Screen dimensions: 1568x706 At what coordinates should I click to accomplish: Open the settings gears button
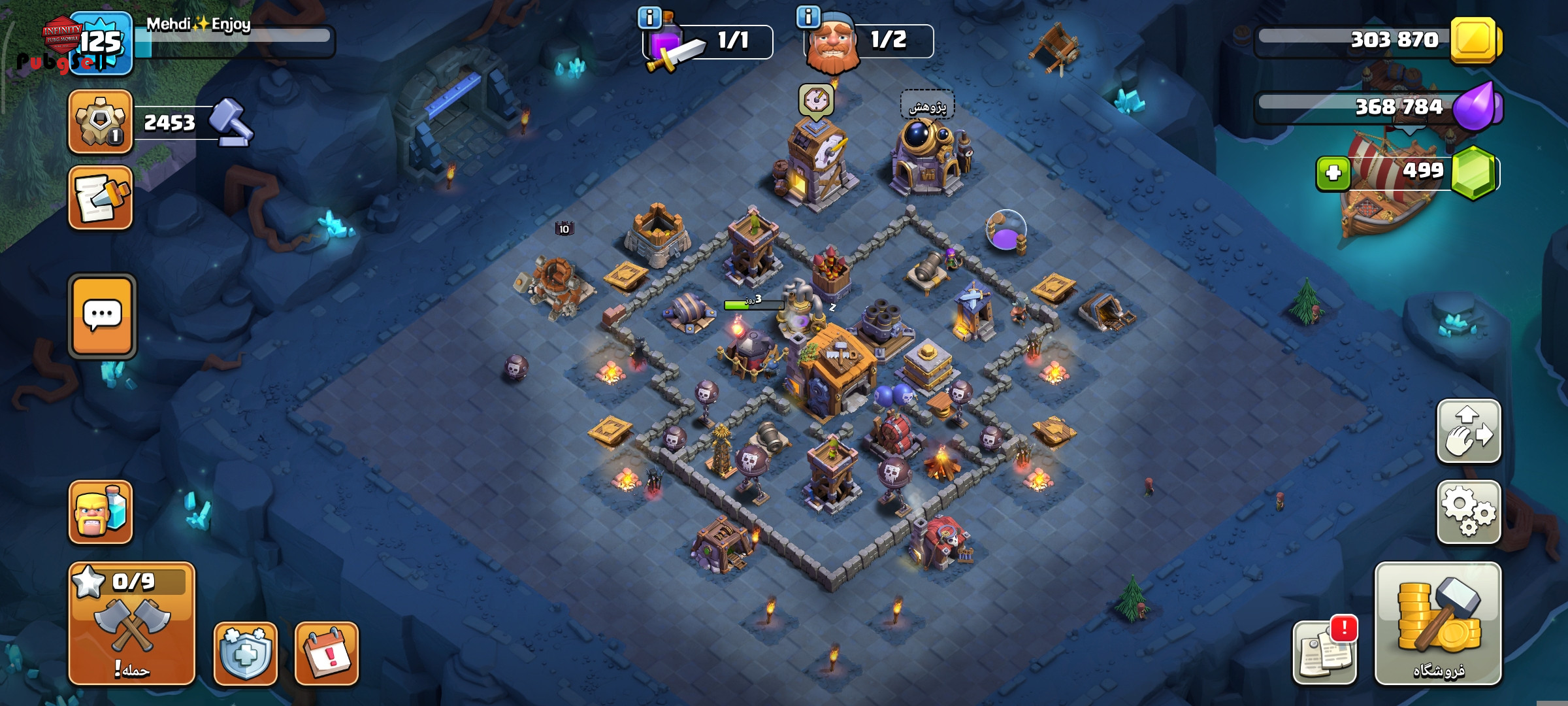pyautogui.click(x=1468, y=512)
